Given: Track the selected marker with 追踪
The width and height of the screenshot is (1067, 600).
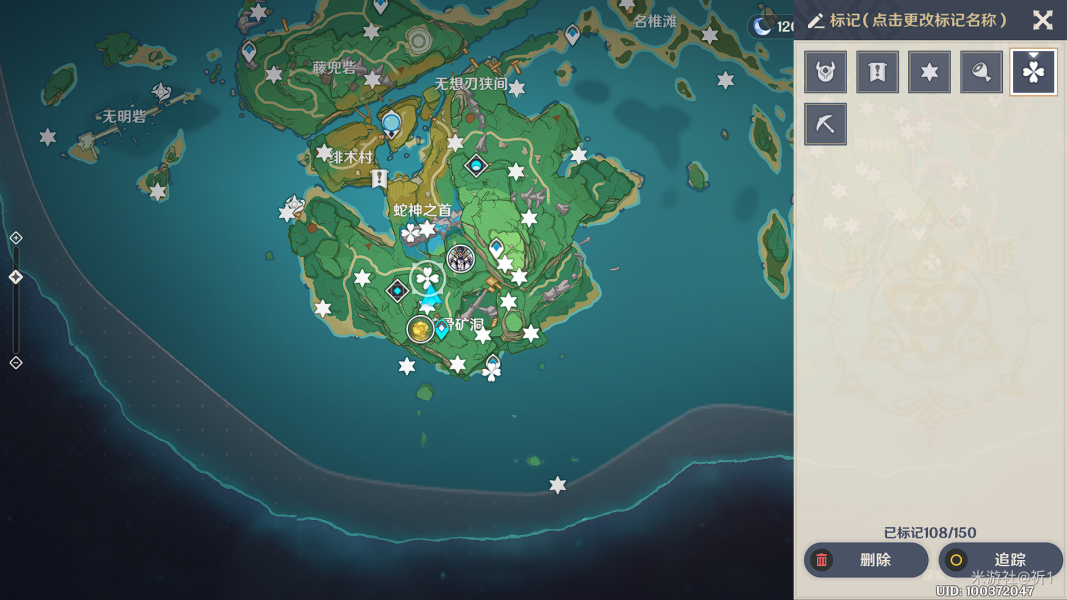Looking at the screenshot, I should pyautogui.click(x=1000, y=560).
